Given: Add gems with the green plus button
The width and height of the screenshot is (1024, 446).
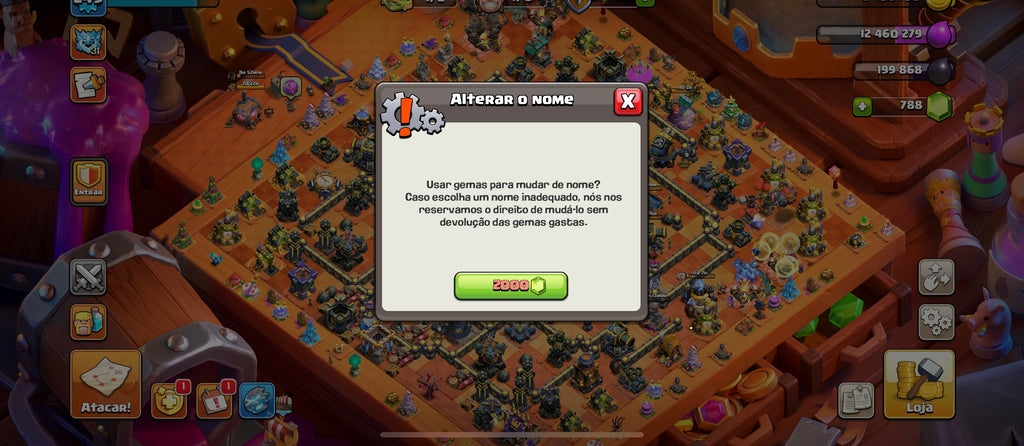Looking at the screenshot, I should click(861, 105).
